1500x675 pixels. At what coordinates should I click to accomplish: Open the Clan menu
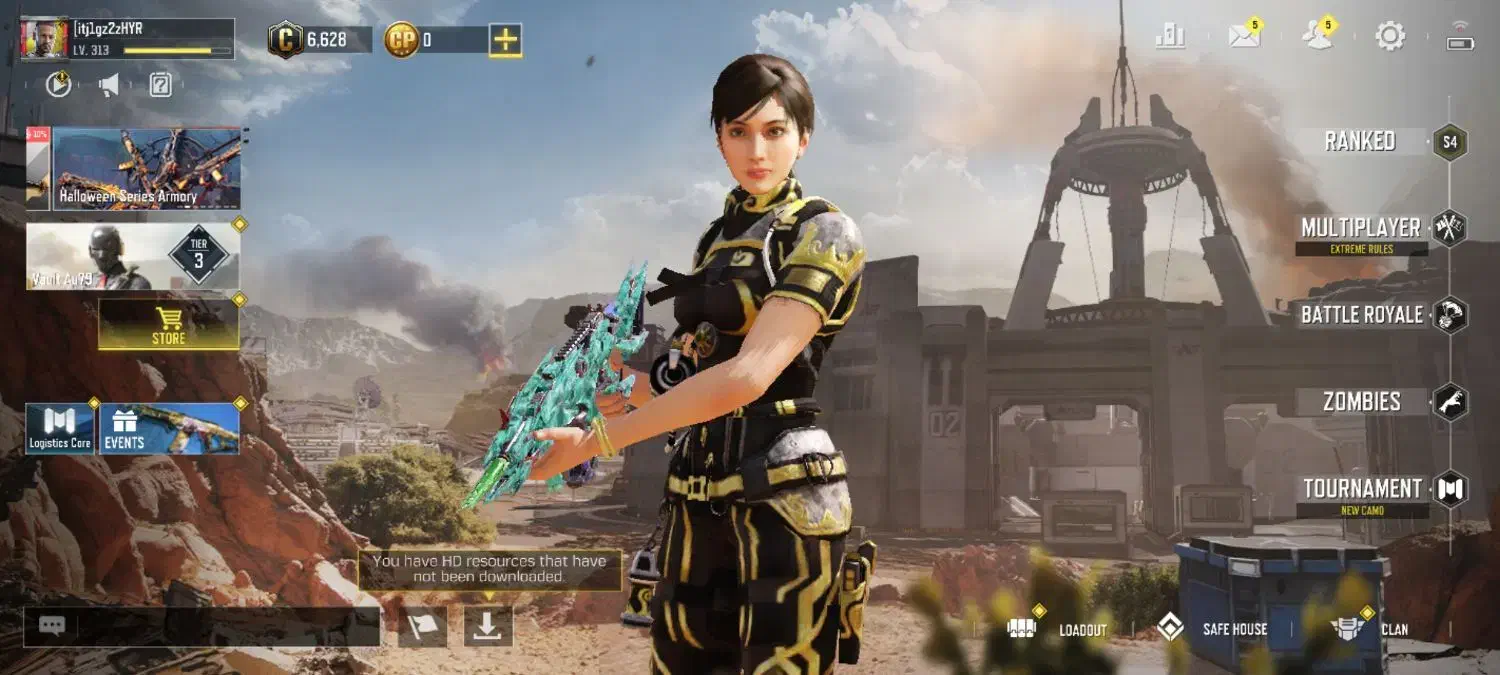[x=1369, y=629]
